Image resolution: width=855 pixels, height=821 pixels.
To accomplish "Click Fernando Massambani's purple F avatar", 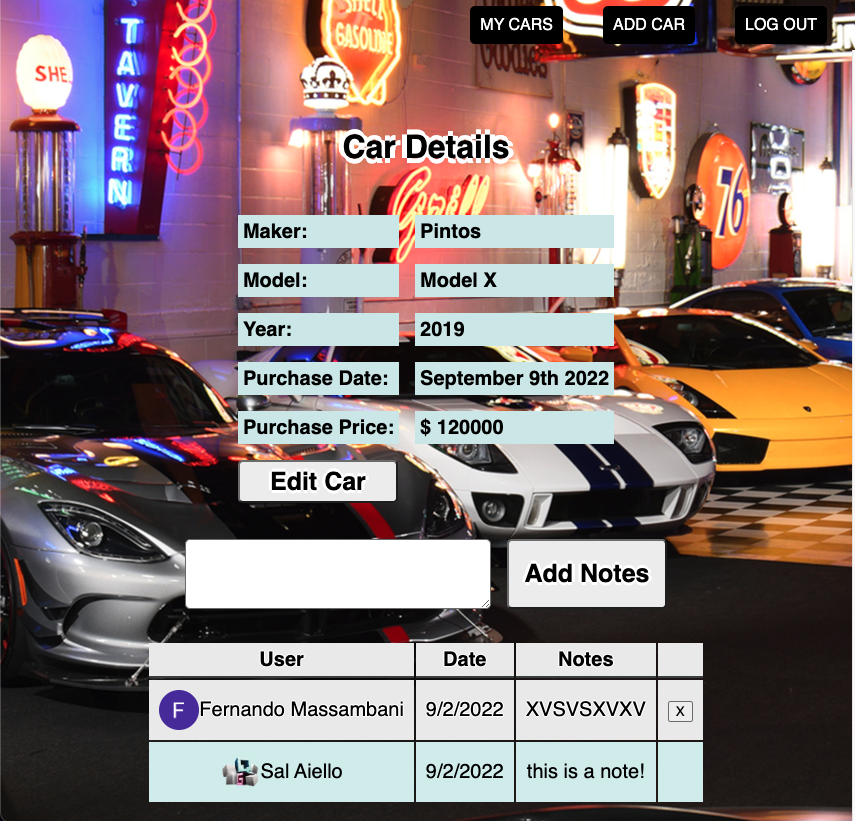I will [178, 710].
